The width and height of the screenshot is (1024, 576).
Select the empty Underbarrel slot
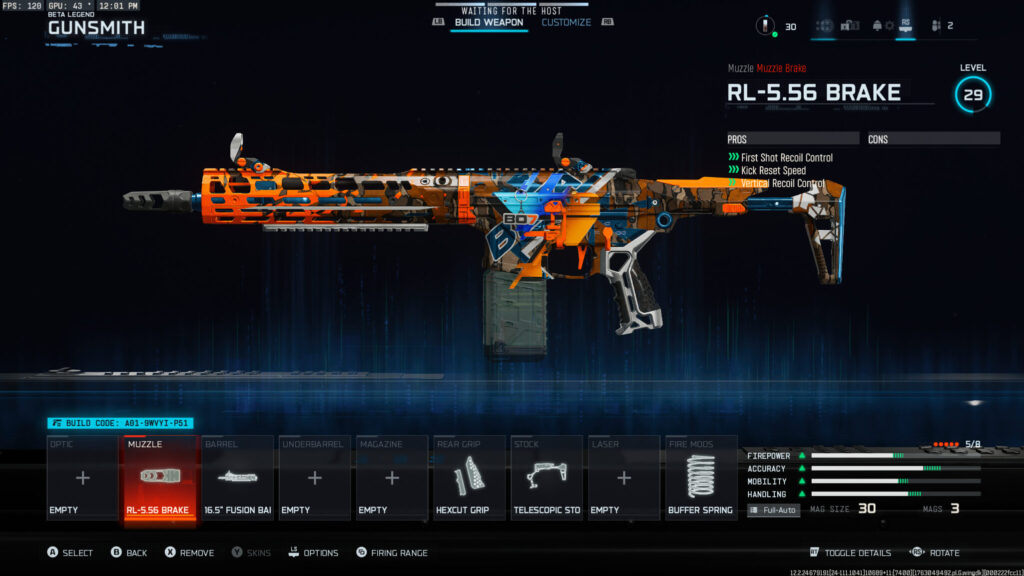(x=314, y=478)
